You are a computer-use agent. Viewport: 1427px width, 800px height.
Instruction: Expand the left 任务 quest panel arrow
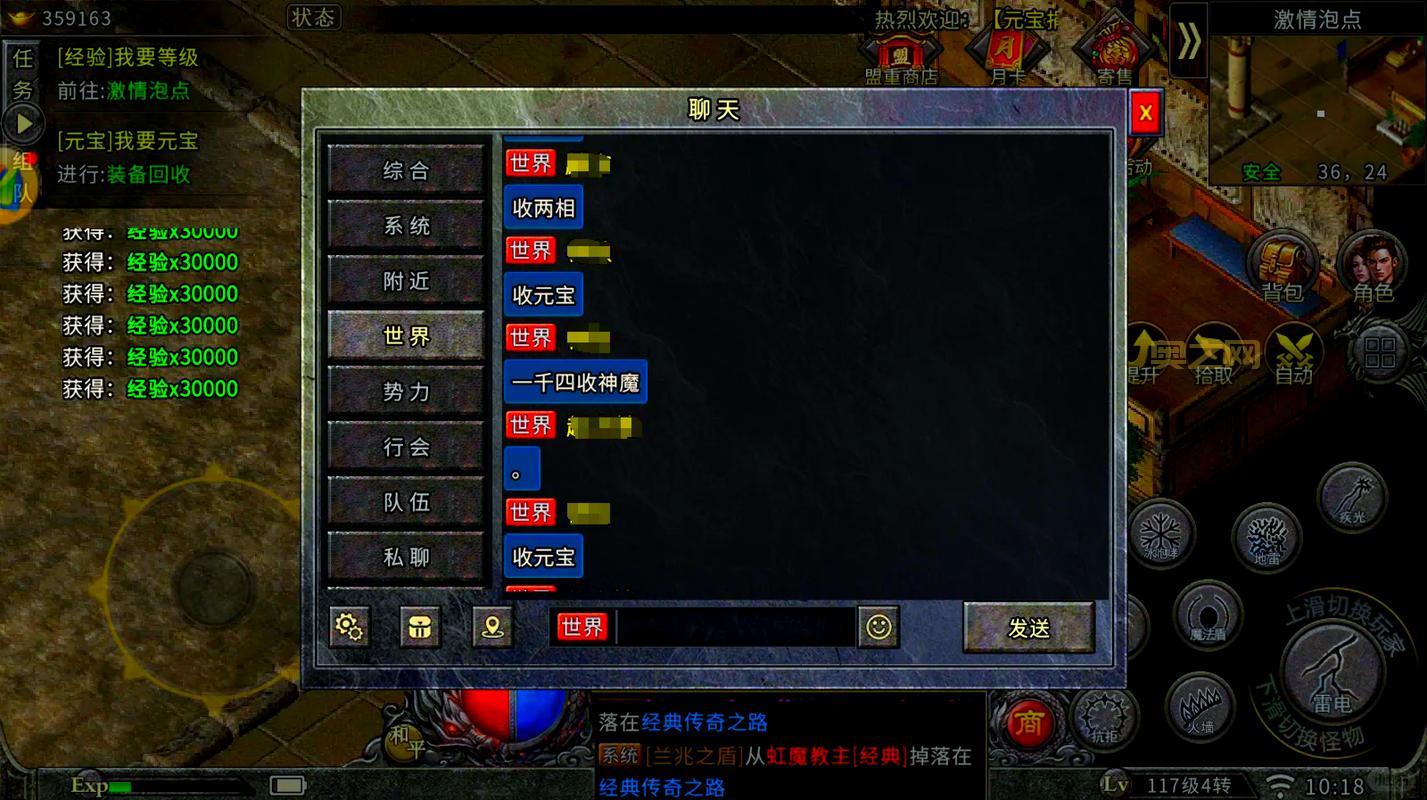tap(22, 124)
